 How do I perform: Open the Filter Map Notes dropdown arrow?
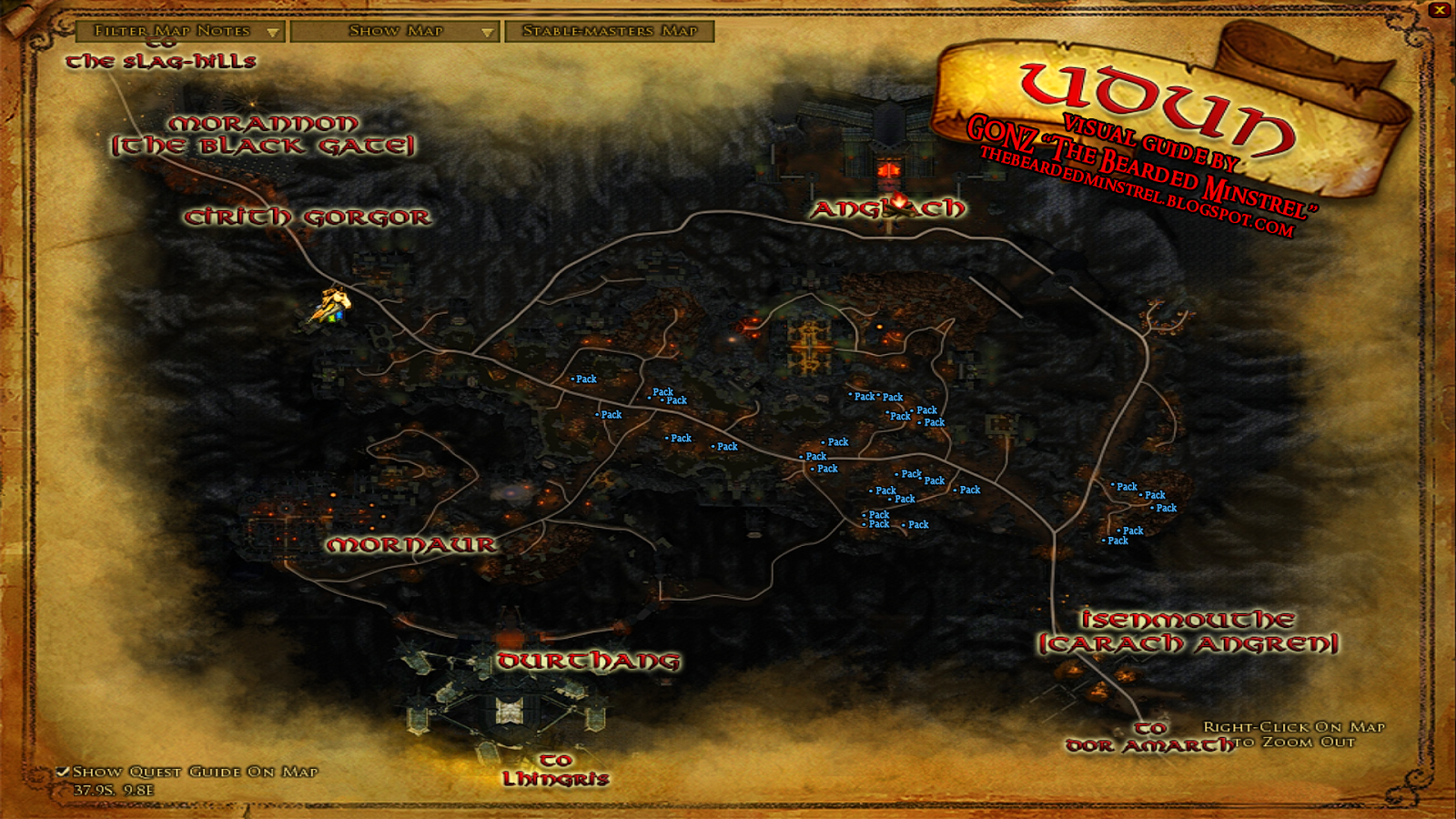[274, 30]
